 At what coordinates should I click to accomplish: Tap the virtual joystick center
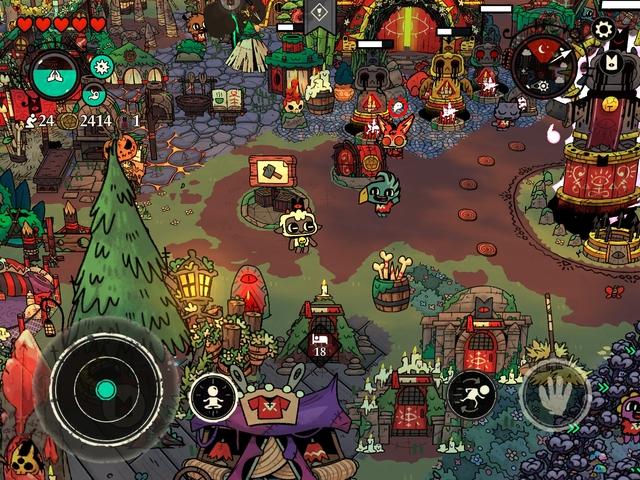tap(104, 389)
